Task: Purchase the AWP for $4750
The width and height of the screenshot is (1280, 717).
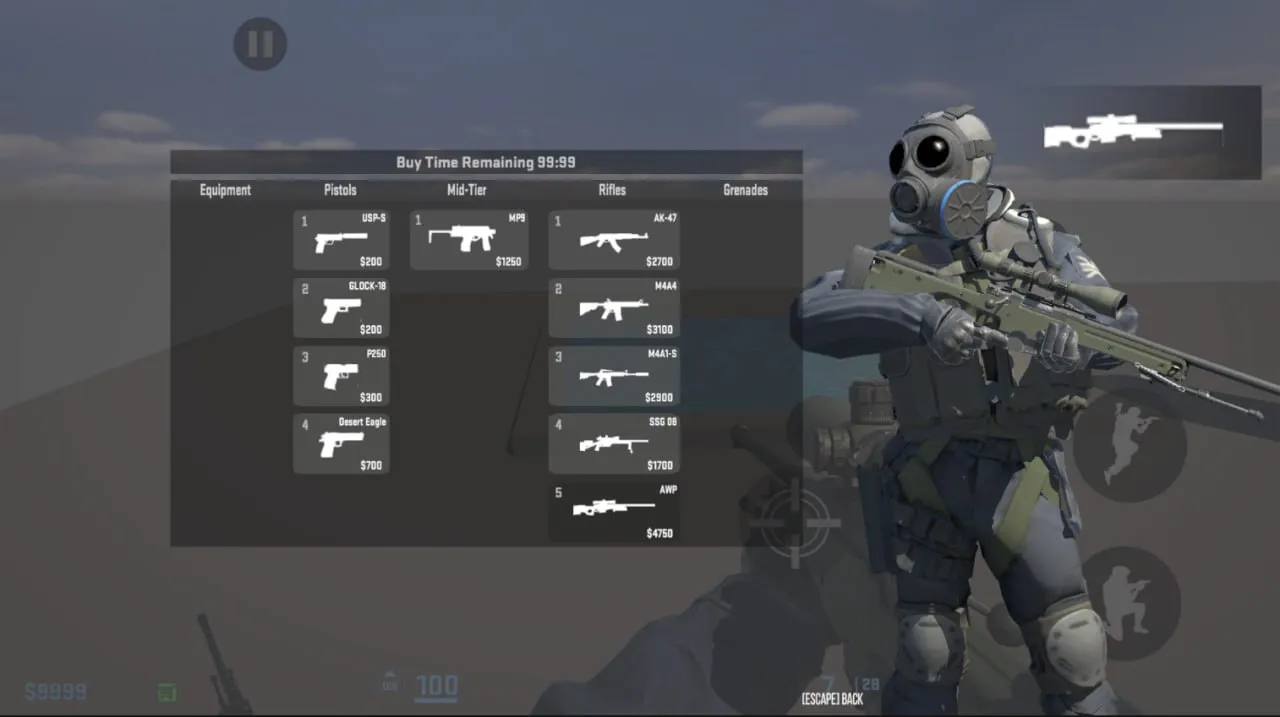Action: pyautogui.click(x=614, y=512)
